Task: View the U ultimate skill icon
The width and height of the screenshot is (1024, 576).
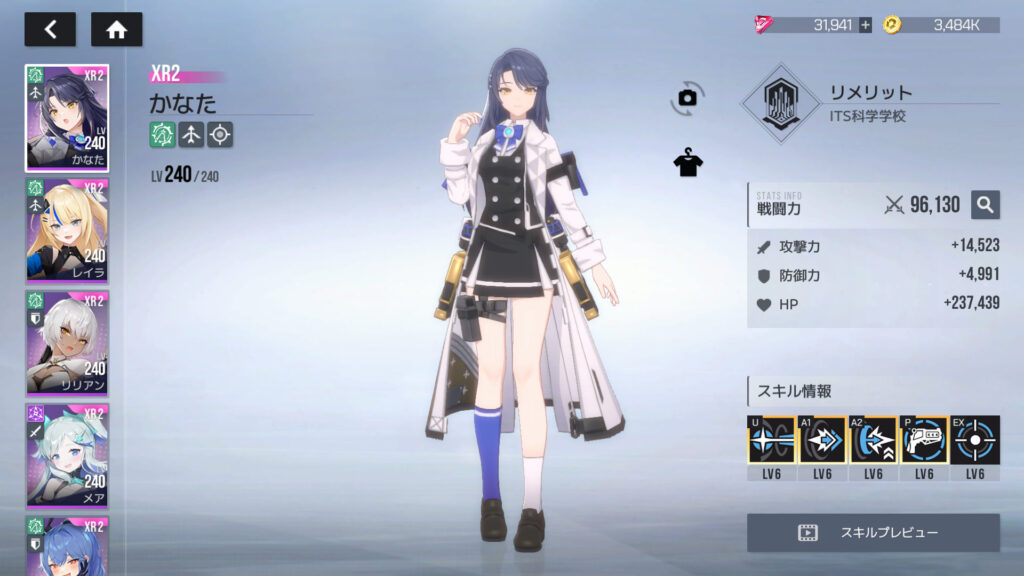Action: click(771, 440)
